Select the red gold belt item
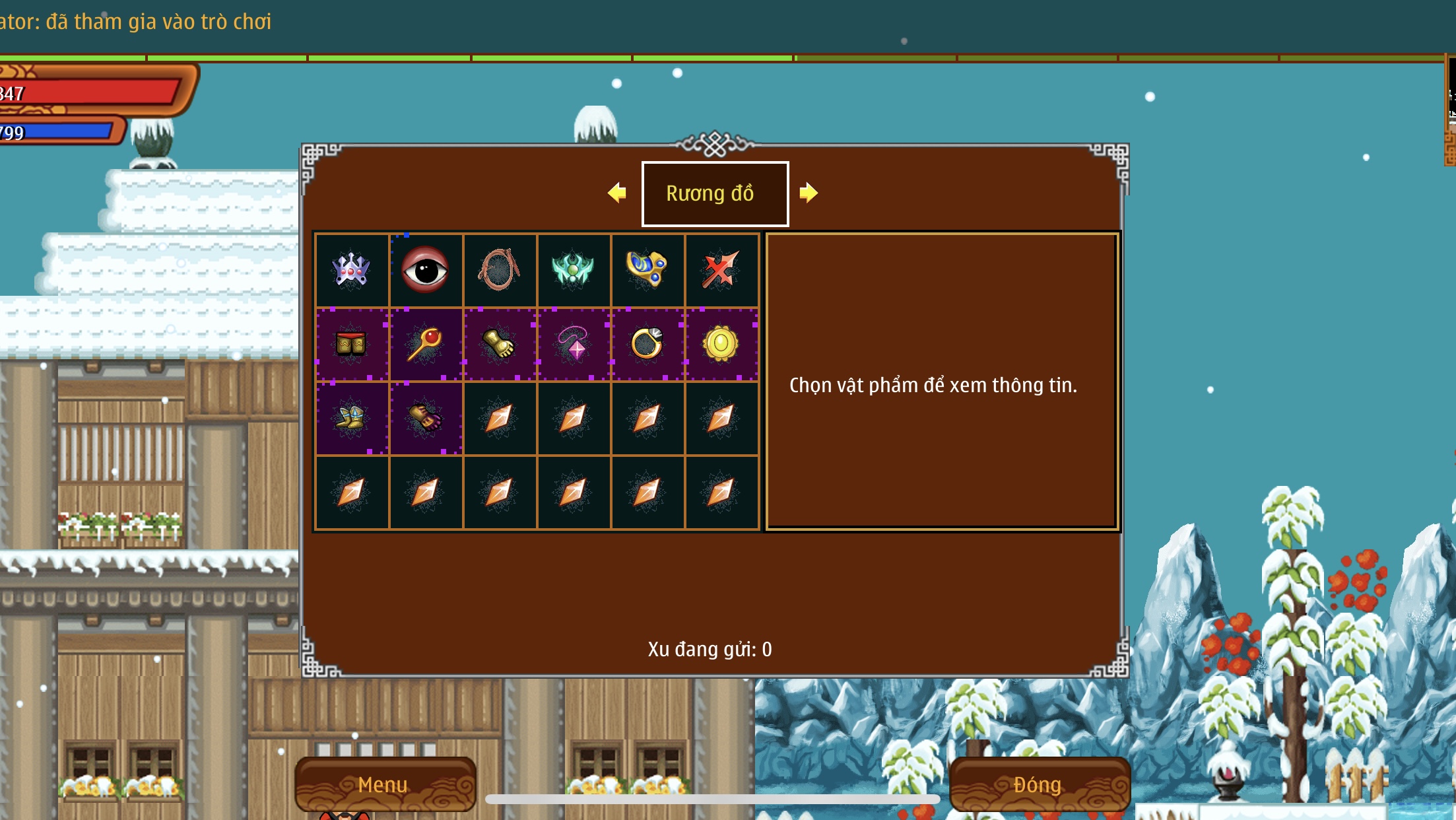This screenshot has width=1456, height=820. pyautogui.click(x=351, y=344)
